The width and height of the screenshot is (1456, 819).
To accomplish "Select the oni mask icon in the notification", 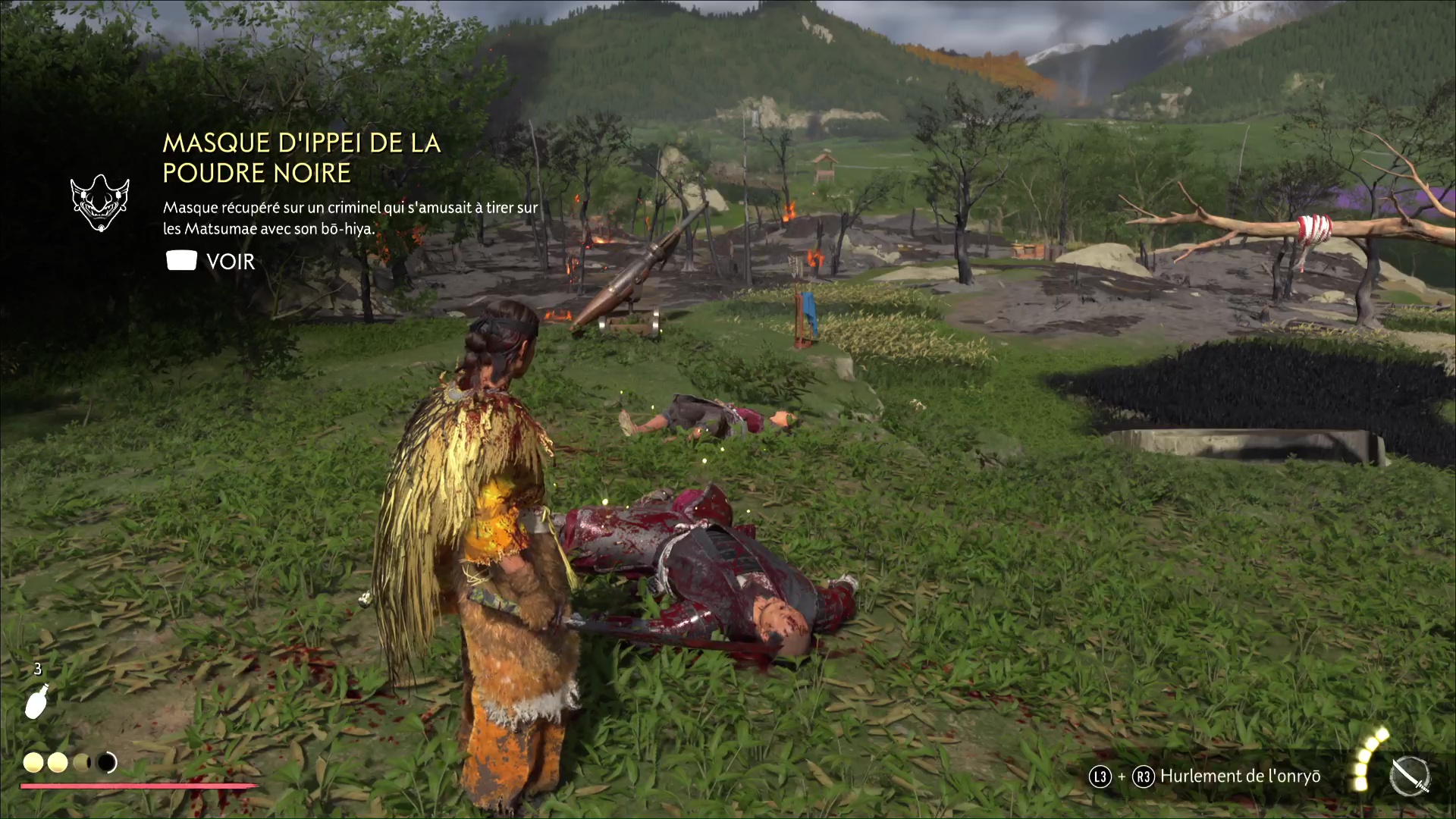I will (x=100, y=202).
